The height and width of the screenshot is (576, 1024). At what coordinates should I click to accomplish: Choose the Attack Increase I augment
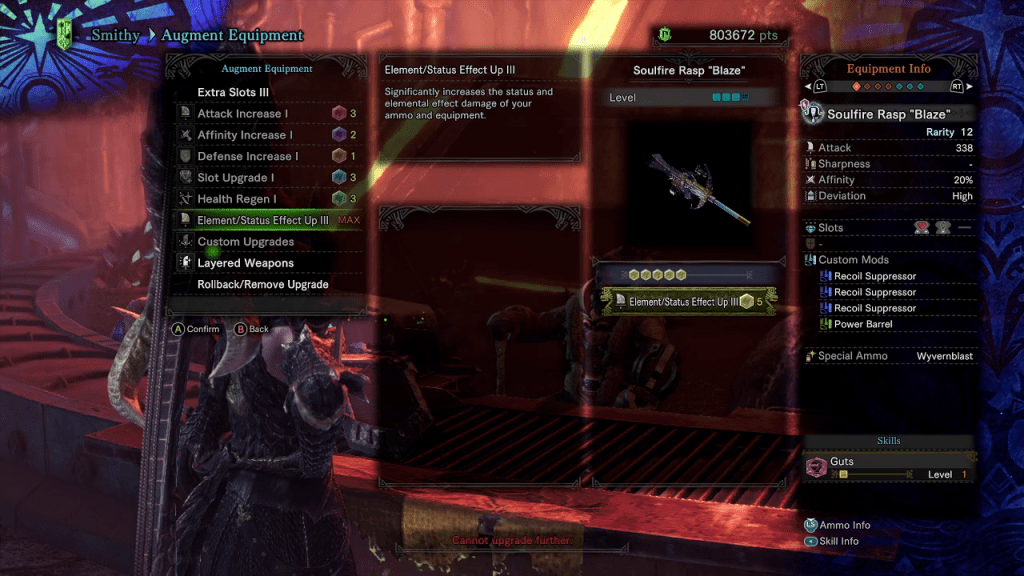pos(245,114)
